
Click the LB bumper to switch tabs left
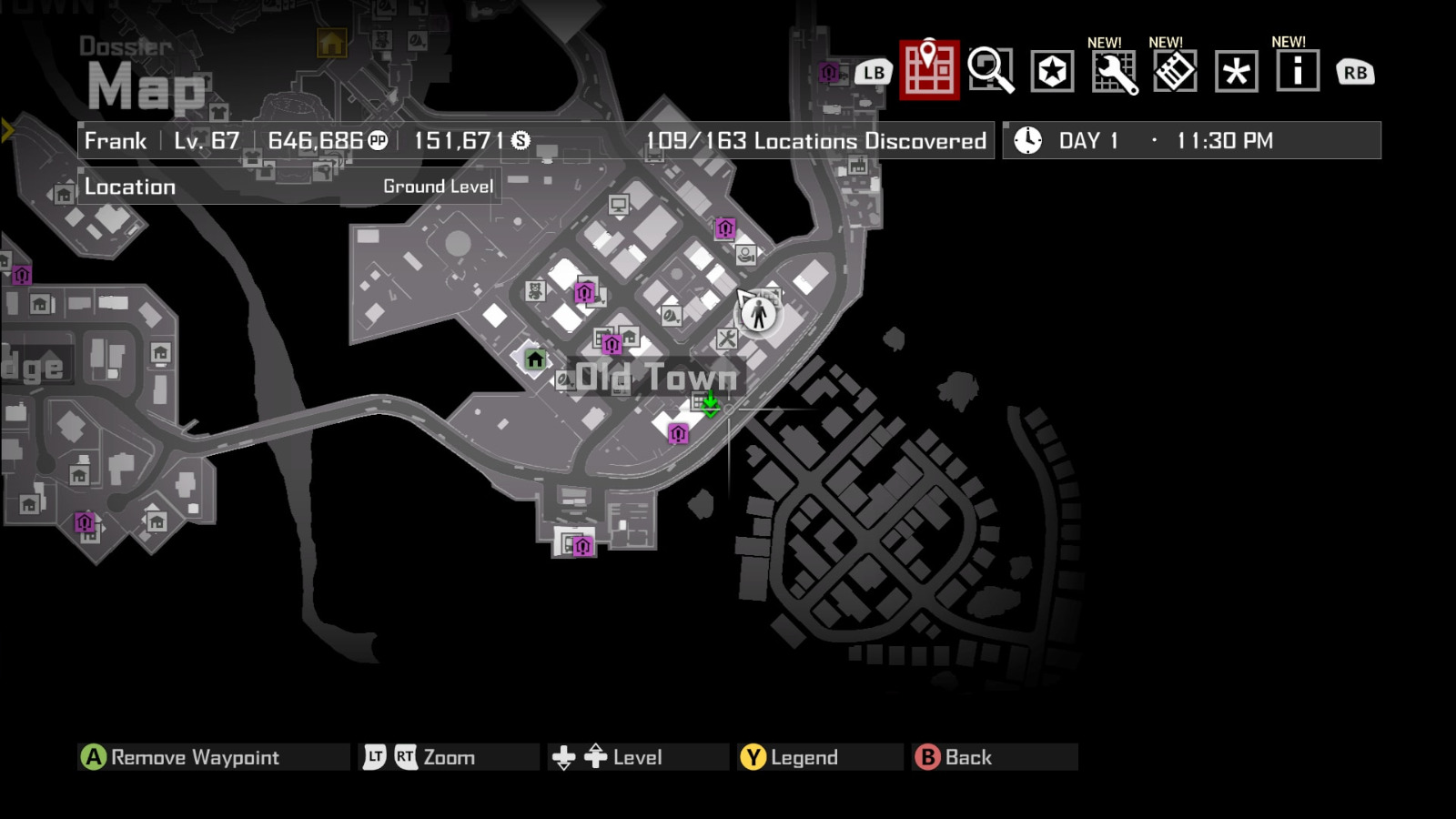click(873, 71)
